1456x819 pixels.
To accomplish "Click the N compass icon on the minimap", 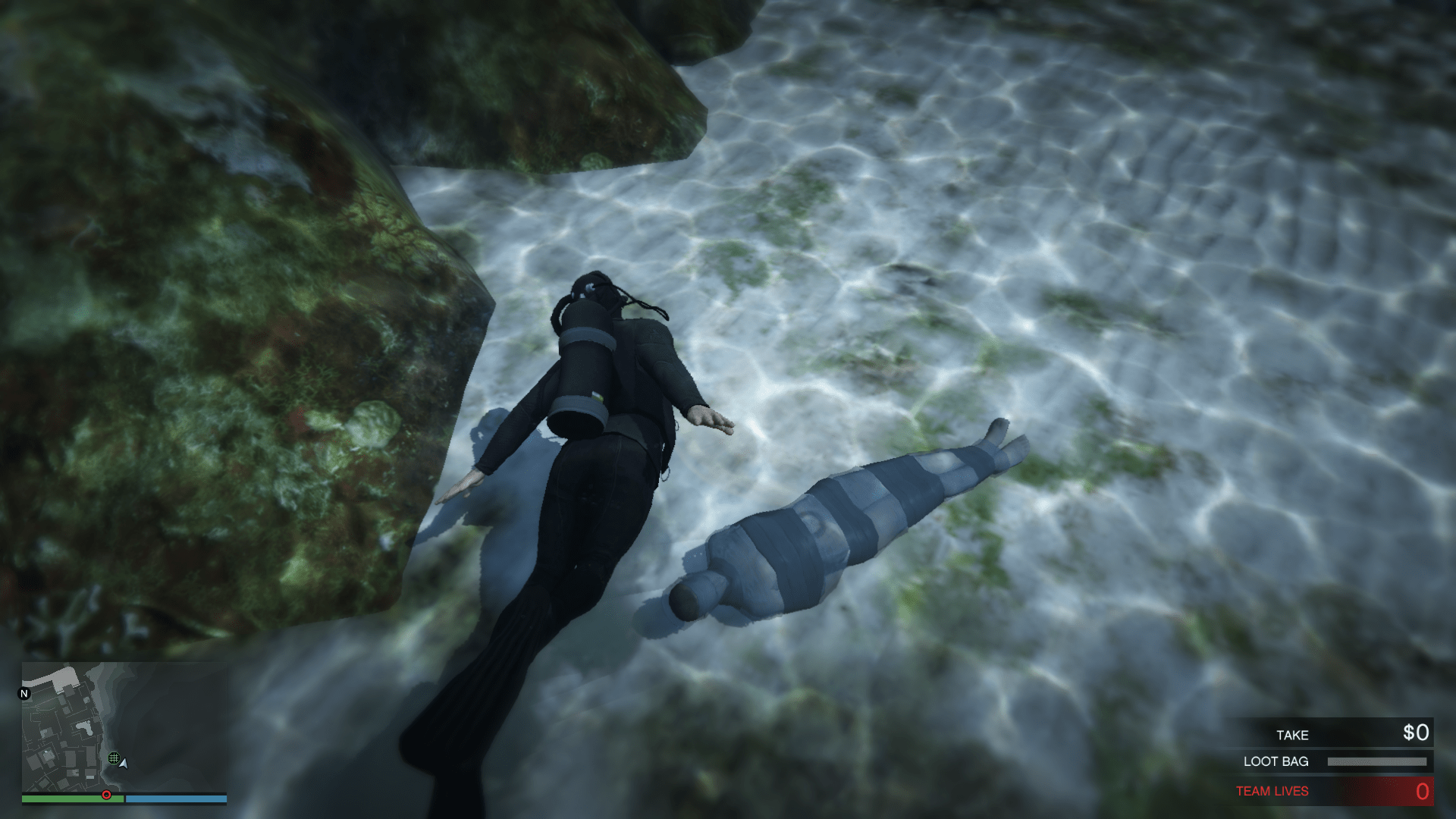I will (24, 694).
